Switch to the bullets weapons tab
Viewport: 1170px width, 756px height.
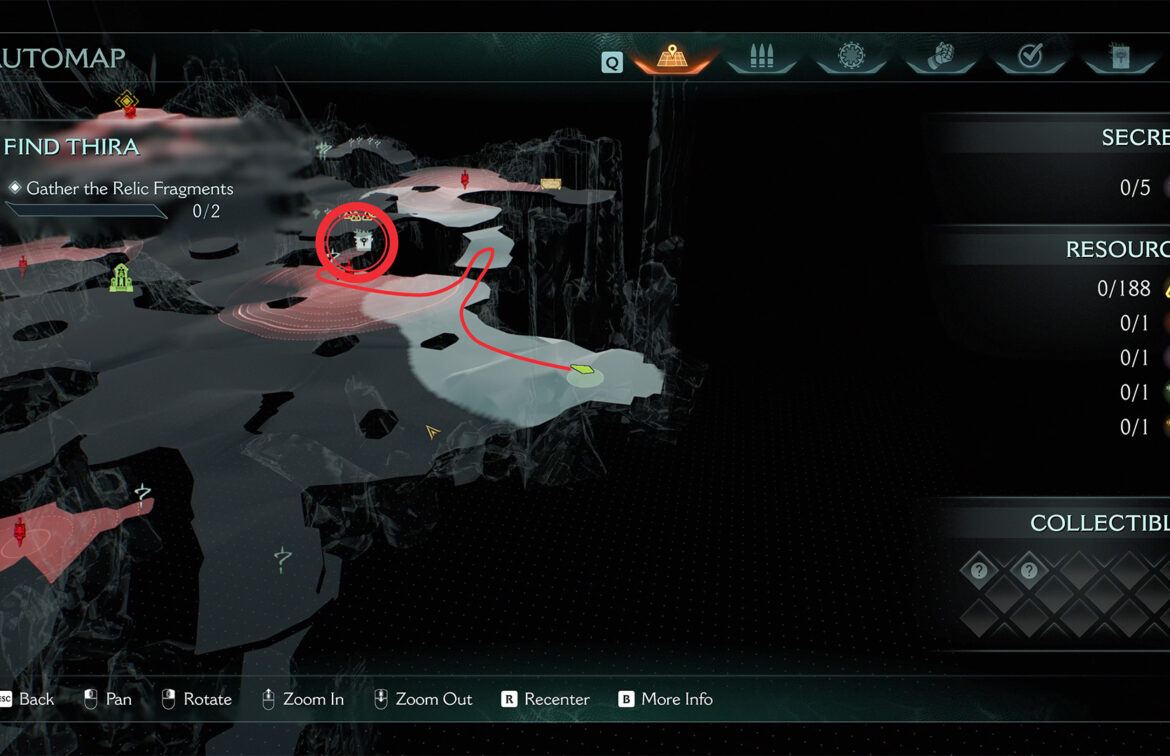pos(762,57)
